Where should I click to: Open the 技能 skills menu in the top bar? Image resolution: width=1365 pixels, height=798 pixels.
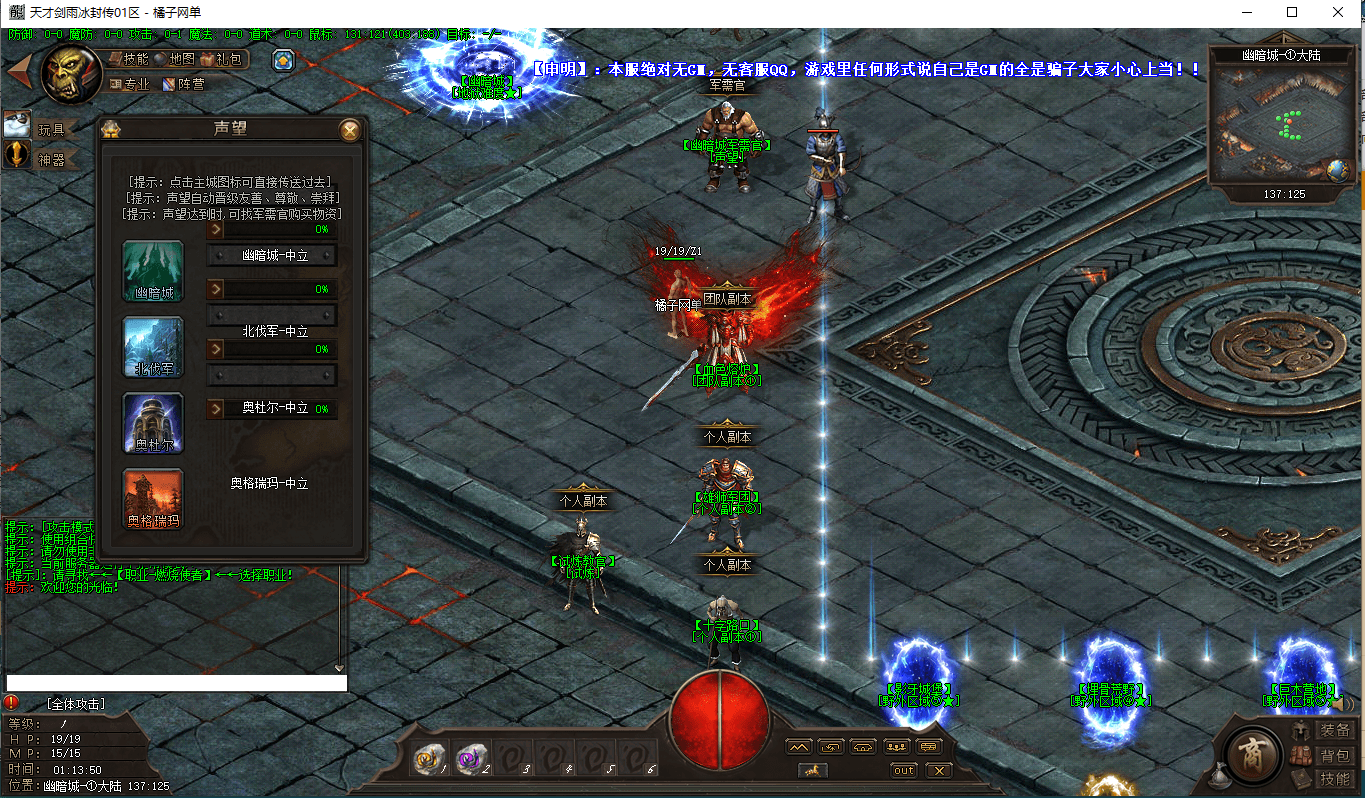pyautogui.click(x=129, y=59)
